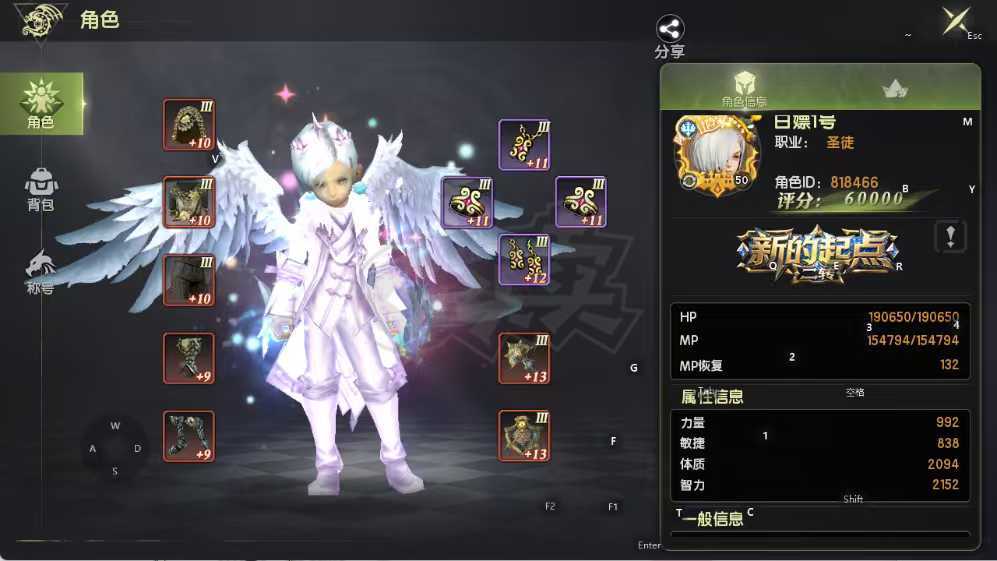This screenshot has width=997, height=561.
Task: Close the character screen with the X
Action: tap(955, 21)
